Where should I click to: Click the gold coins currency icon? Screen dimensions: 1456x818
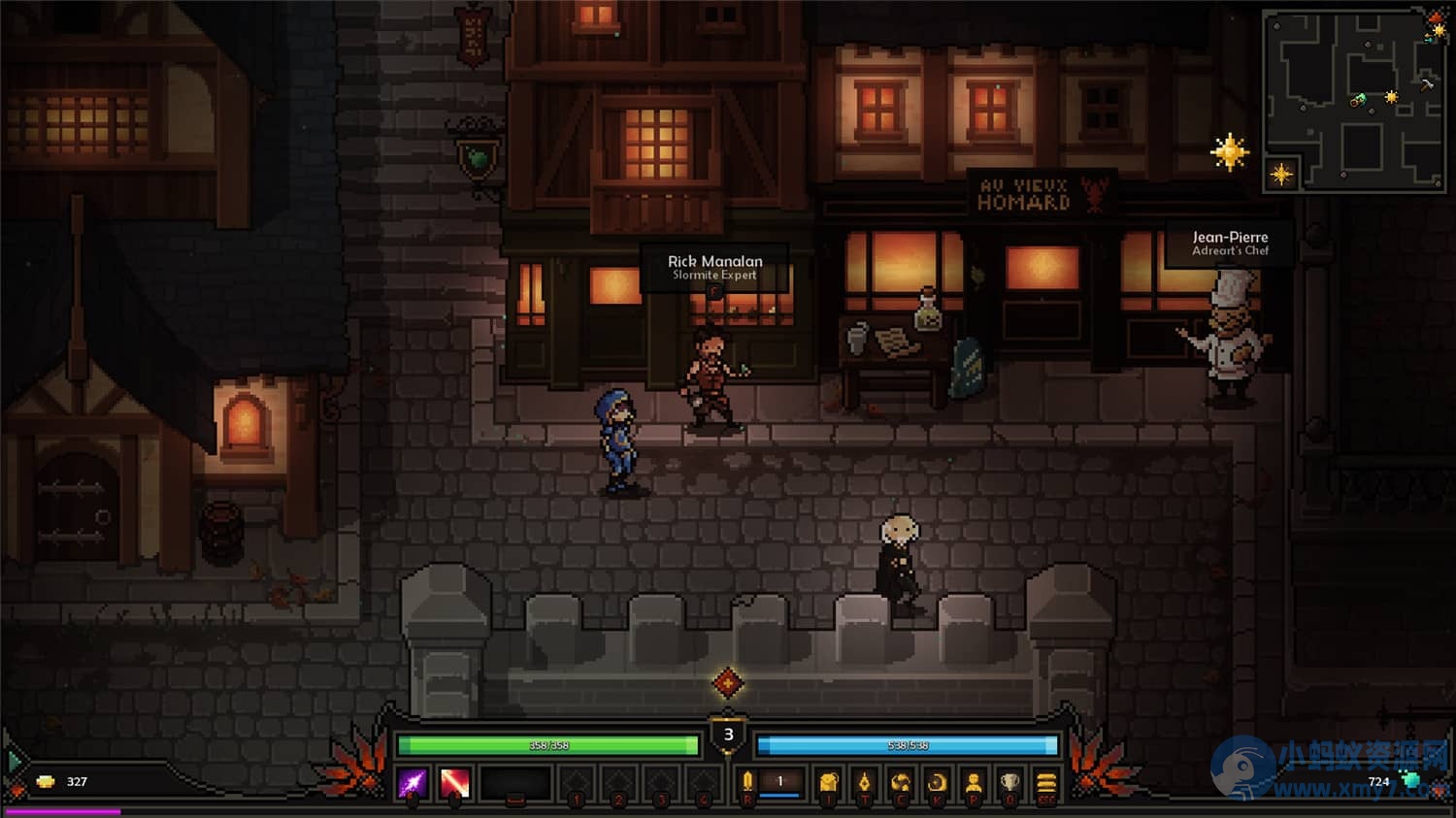pos(46,781)
